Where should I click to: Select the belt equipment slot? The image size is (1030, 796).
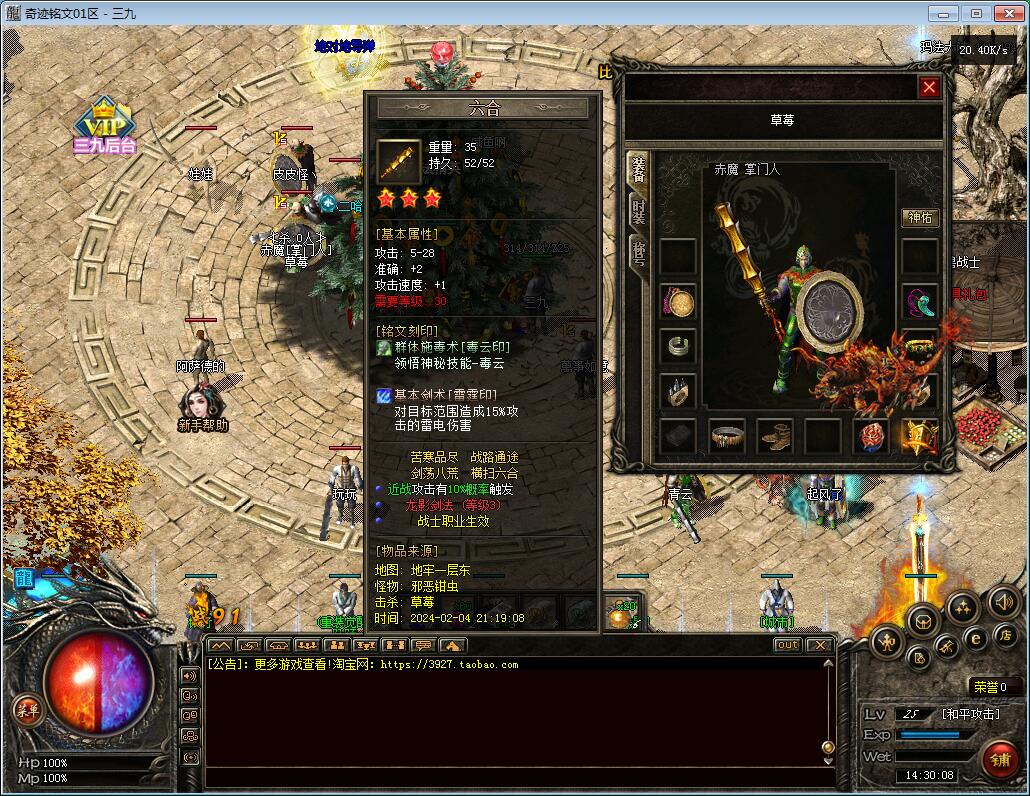pyautogui.click(x=727, y=435)
